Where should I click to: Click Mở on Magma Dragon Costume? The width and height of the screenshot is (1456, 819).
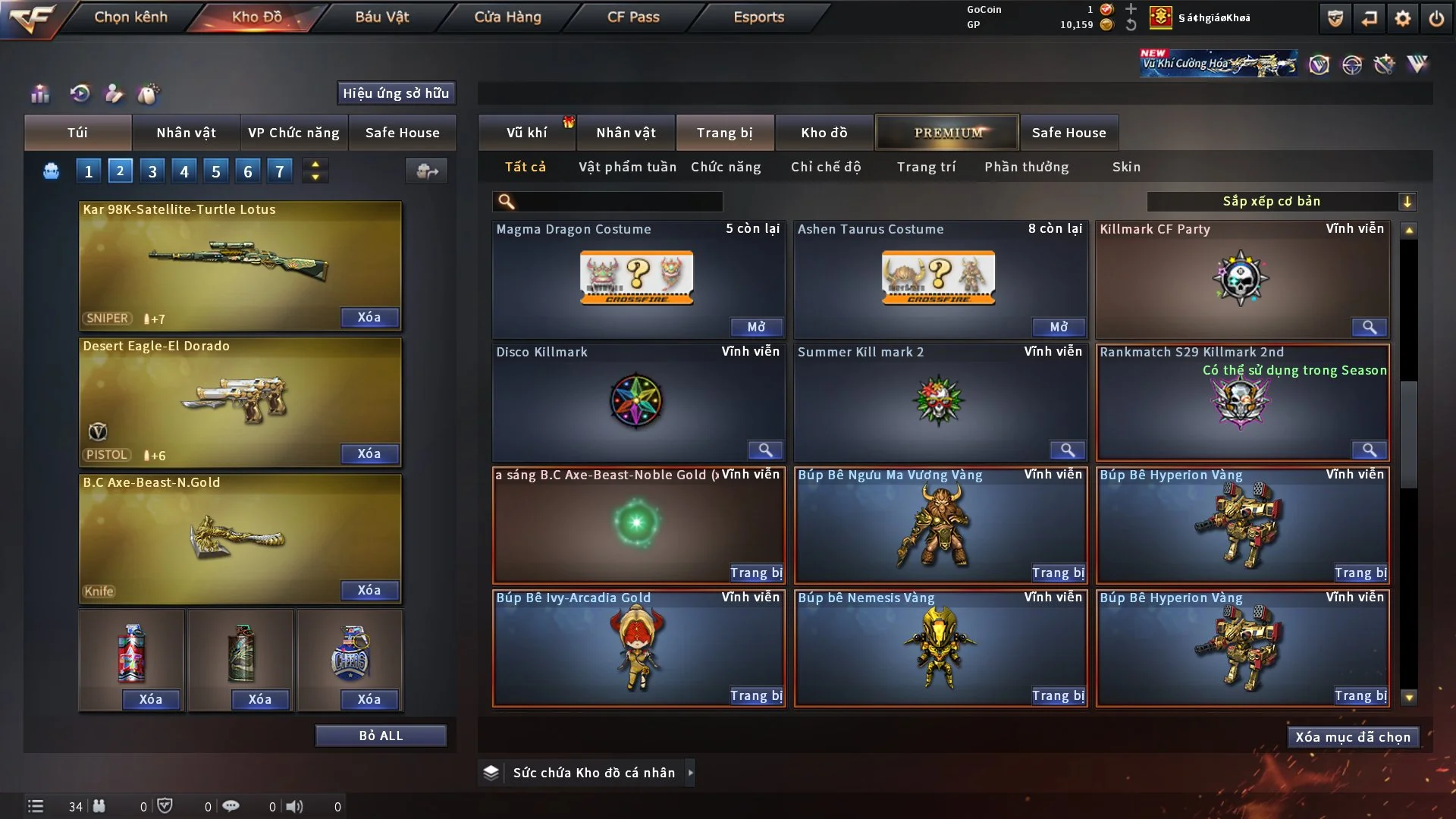click(756, 327)
